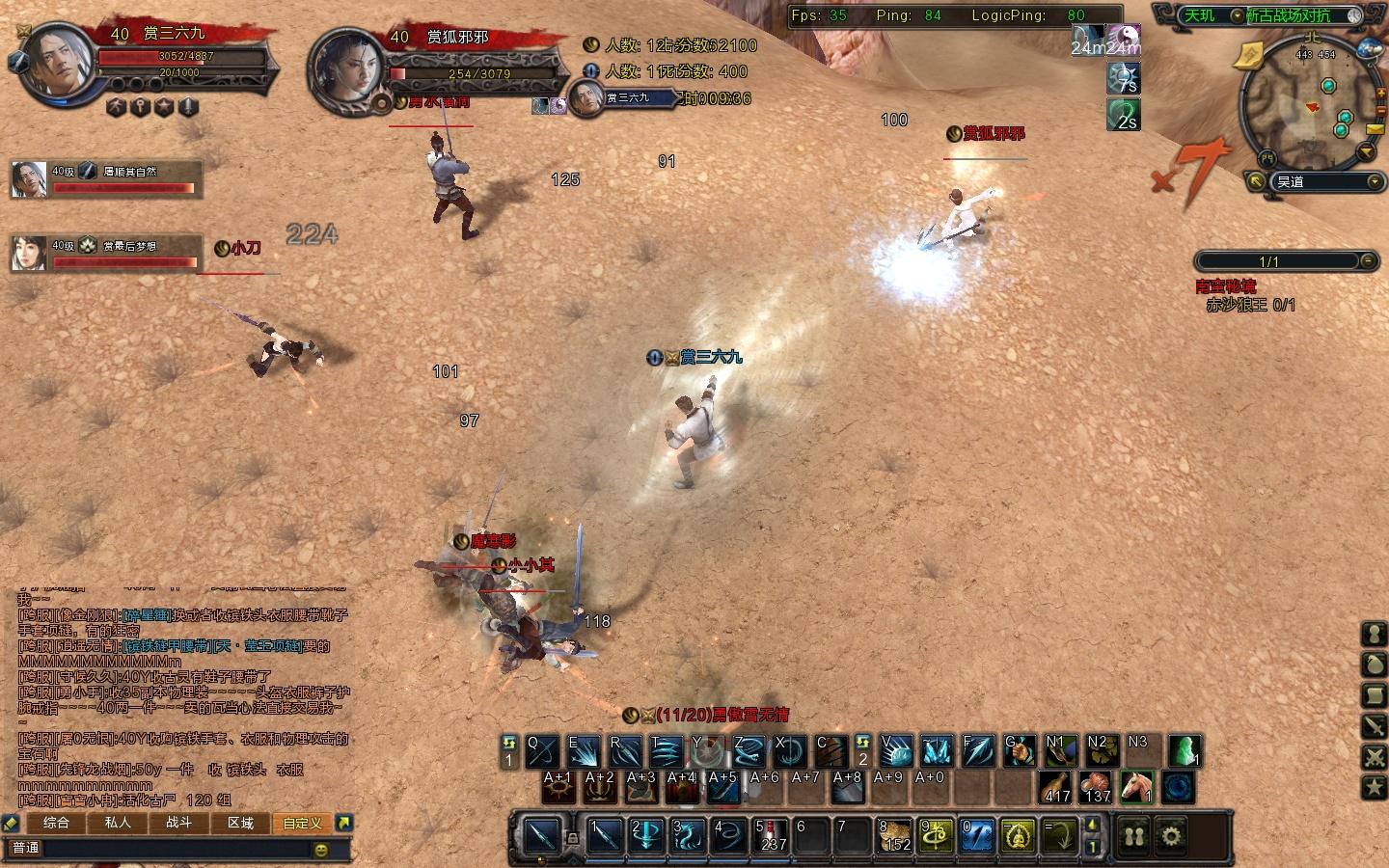Click the chat emoji smiley button
Image resolution: width=1389 pixels, height=868 pixels.
tap(321, 849)
